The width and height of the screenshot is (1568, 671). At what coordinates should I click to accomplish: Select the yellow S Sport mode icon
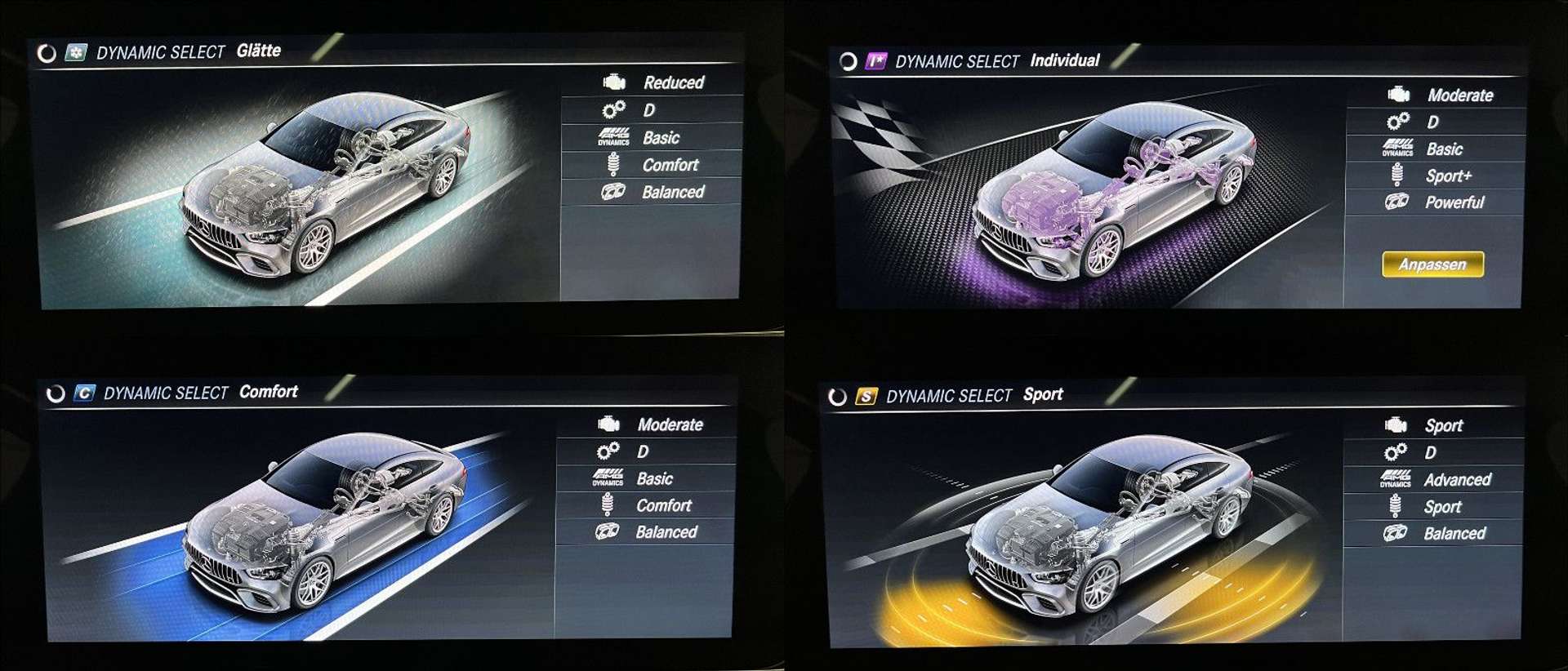(x=866, y=397)
